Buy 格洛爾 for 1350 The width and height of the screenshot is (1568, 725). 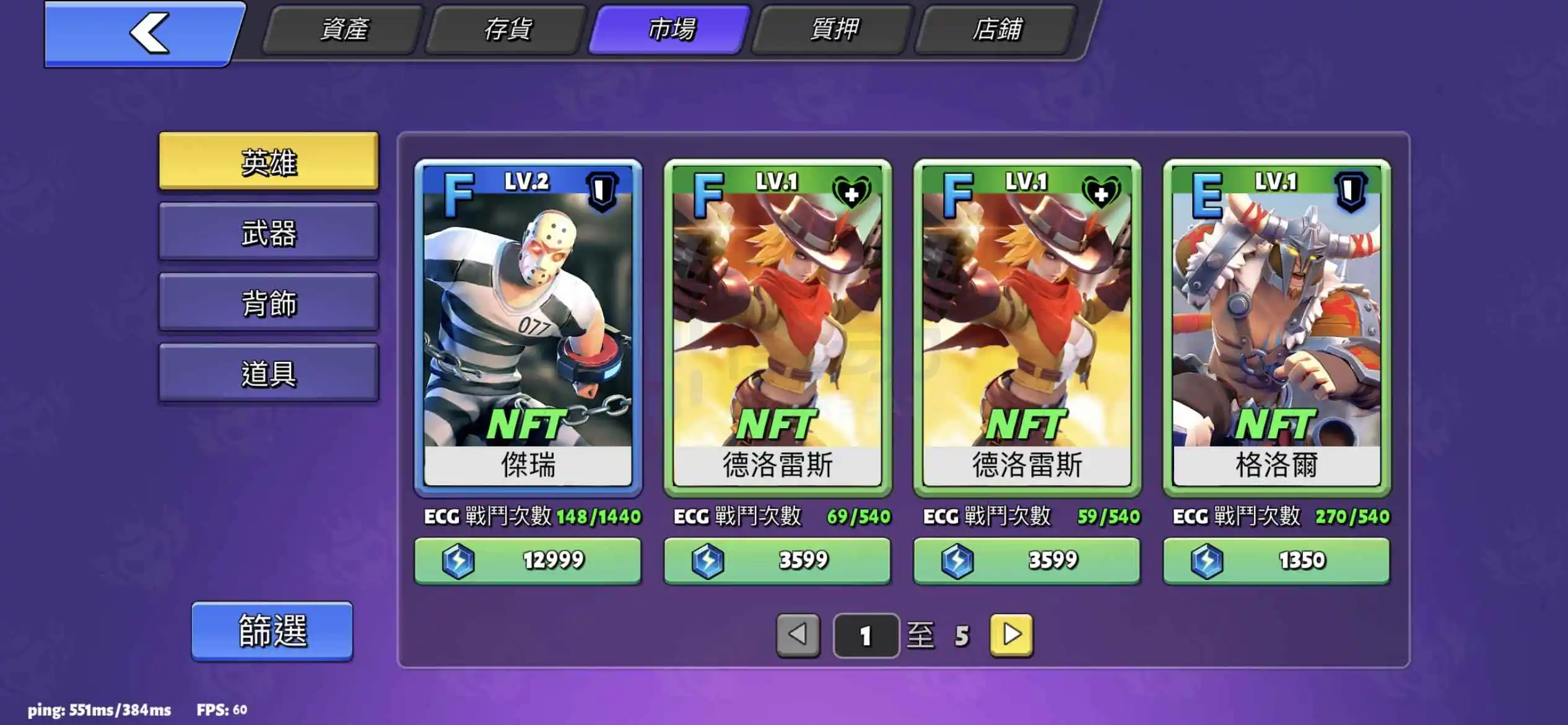click(1276, 561)
